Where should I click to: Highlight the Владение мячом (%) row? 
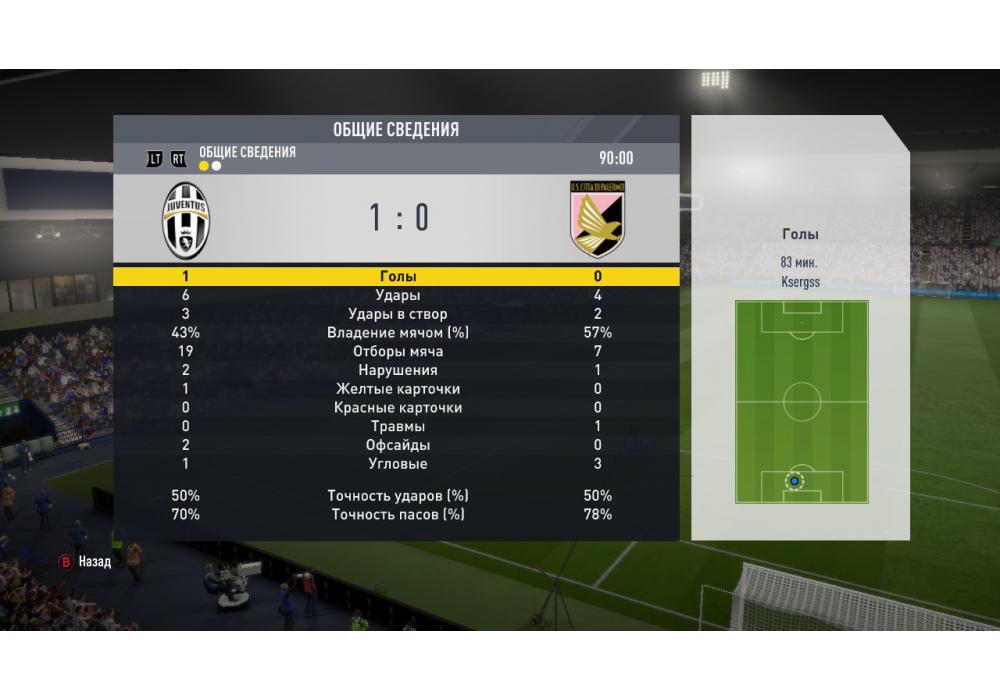(397, 333)
